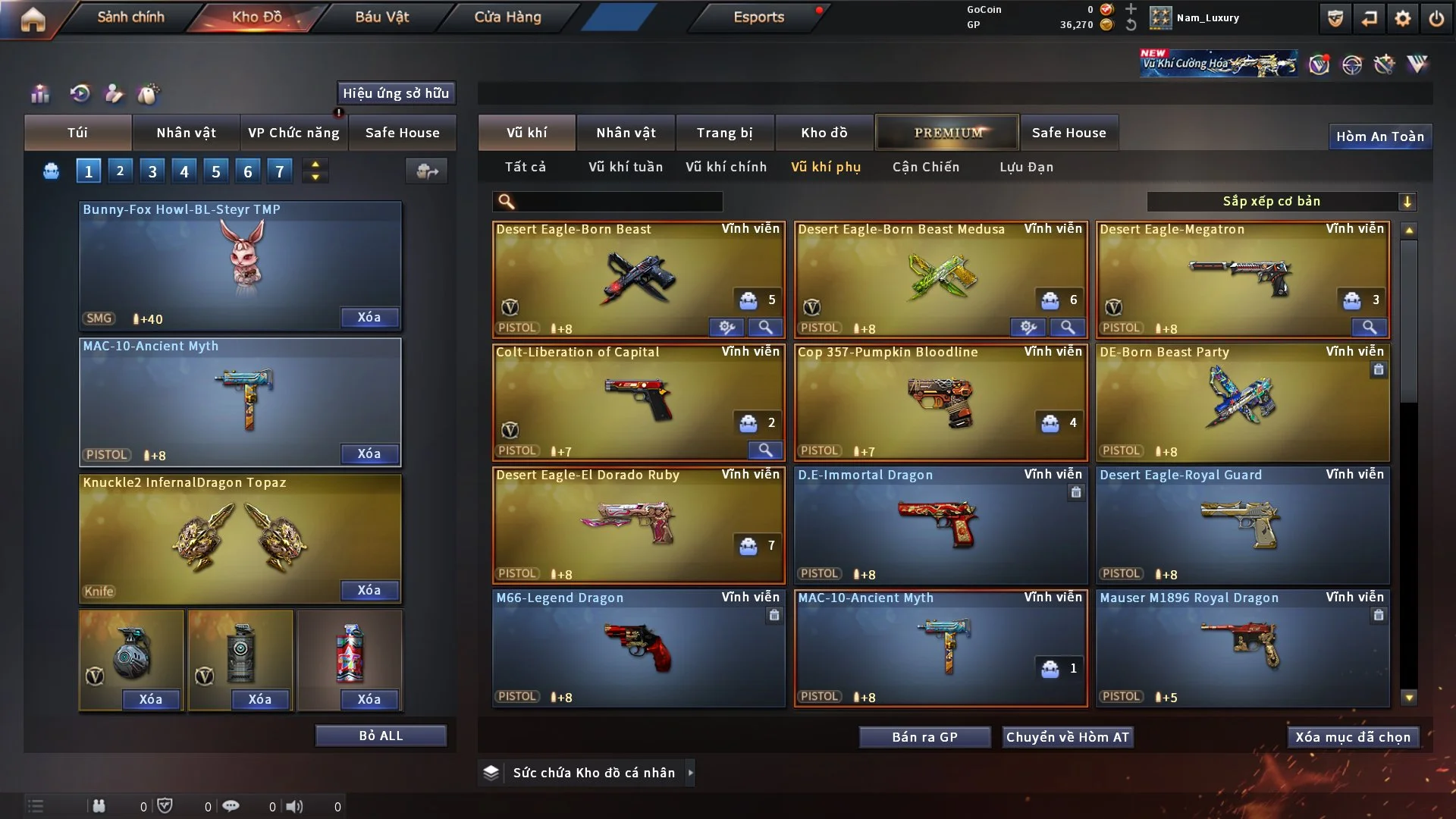The width and height of the screenshot is (1456, 819).
Task: Open the PREMIUM inventory tab
Action: pos(947,133)
